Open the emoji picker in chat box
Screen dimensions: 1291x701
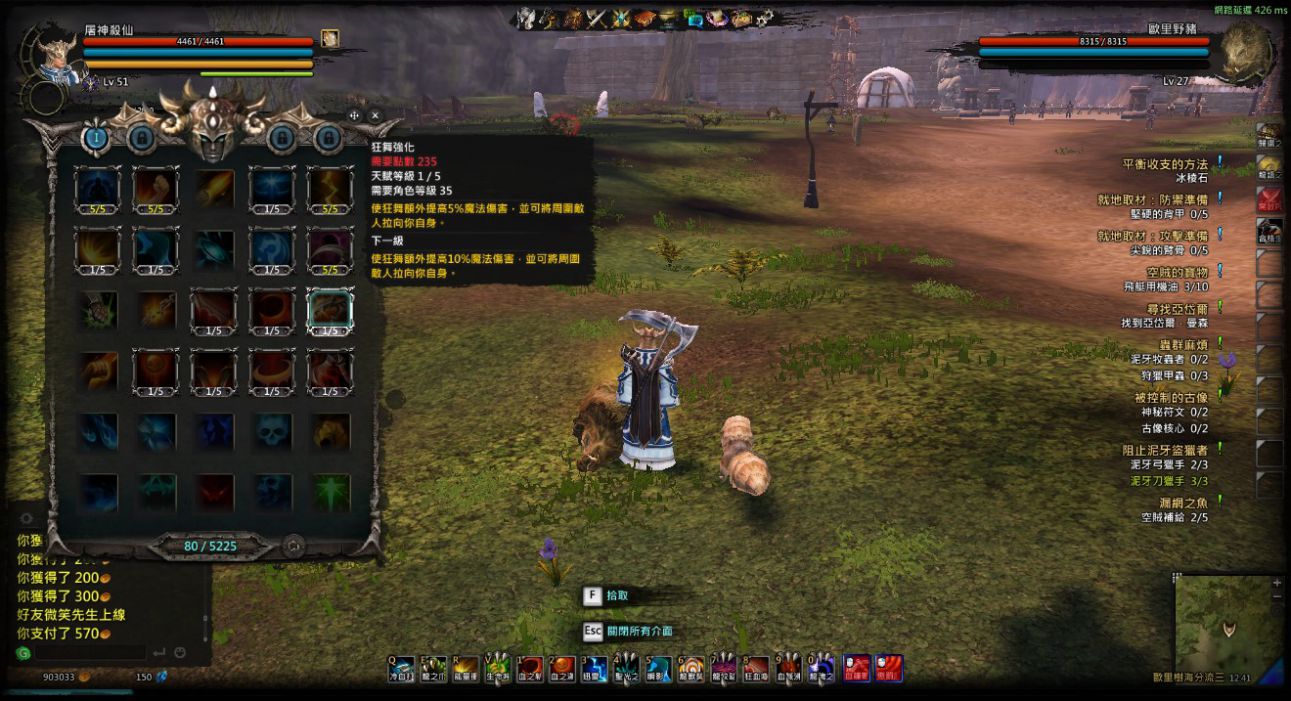(x=180, y=653)
